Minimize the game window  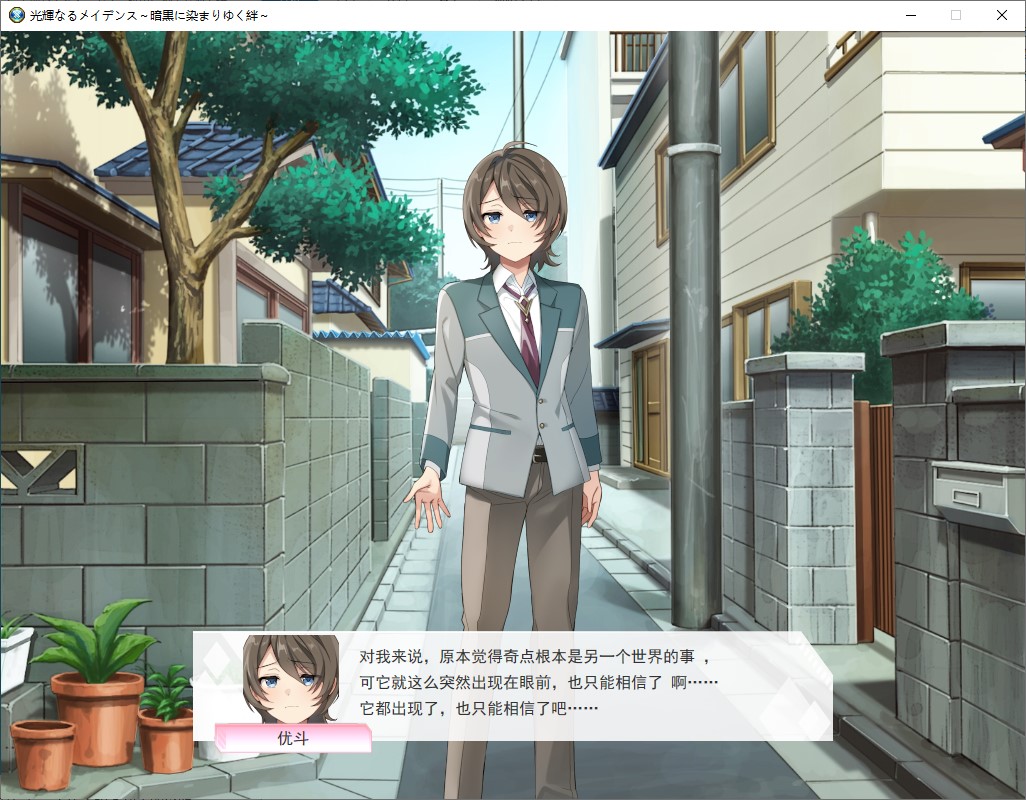pyautogui.click(x=910, y=15)
